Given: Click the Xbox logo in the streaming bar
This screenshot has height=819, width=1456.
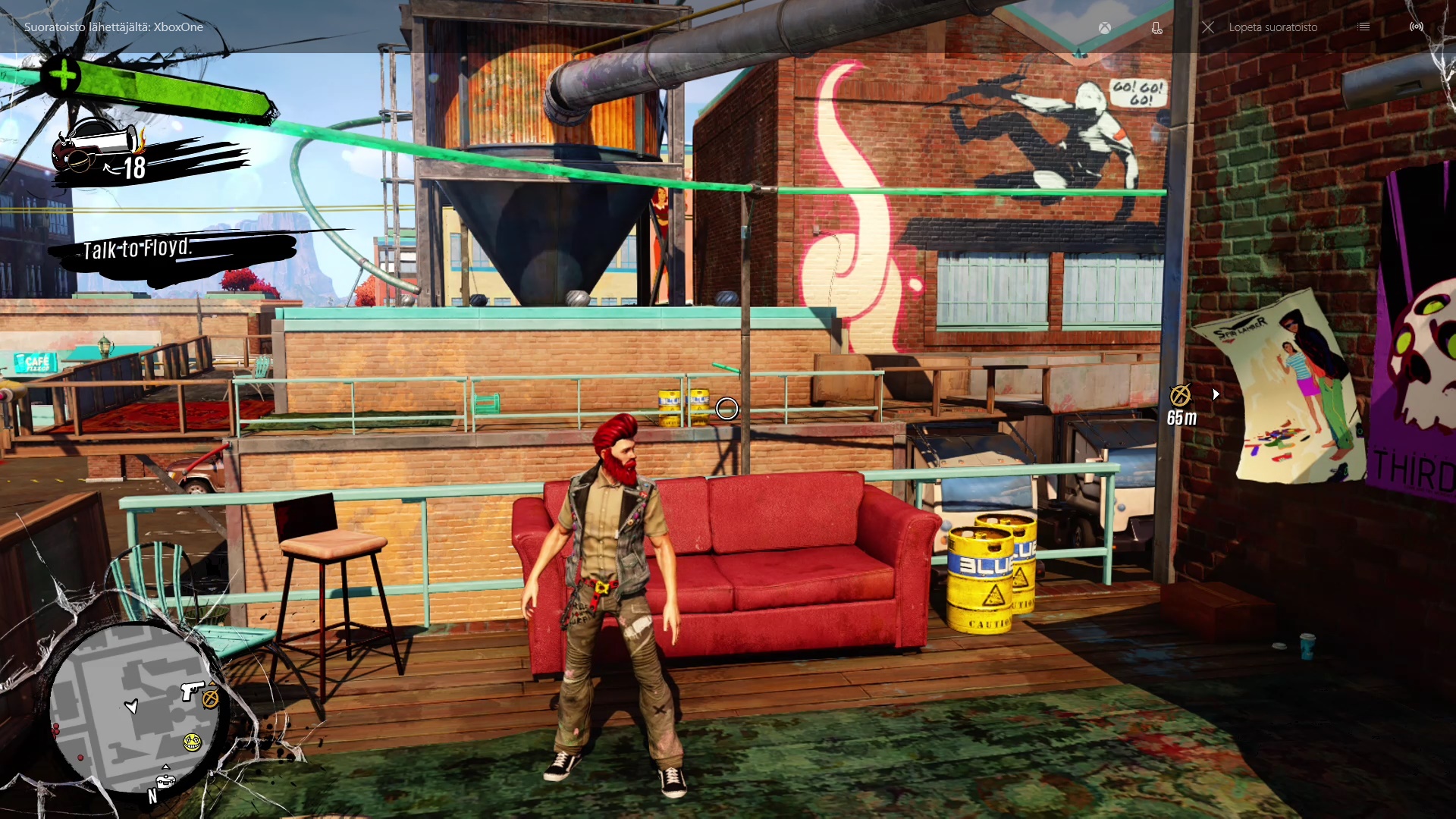Looking at the screenshot, I should (1106, 28).
